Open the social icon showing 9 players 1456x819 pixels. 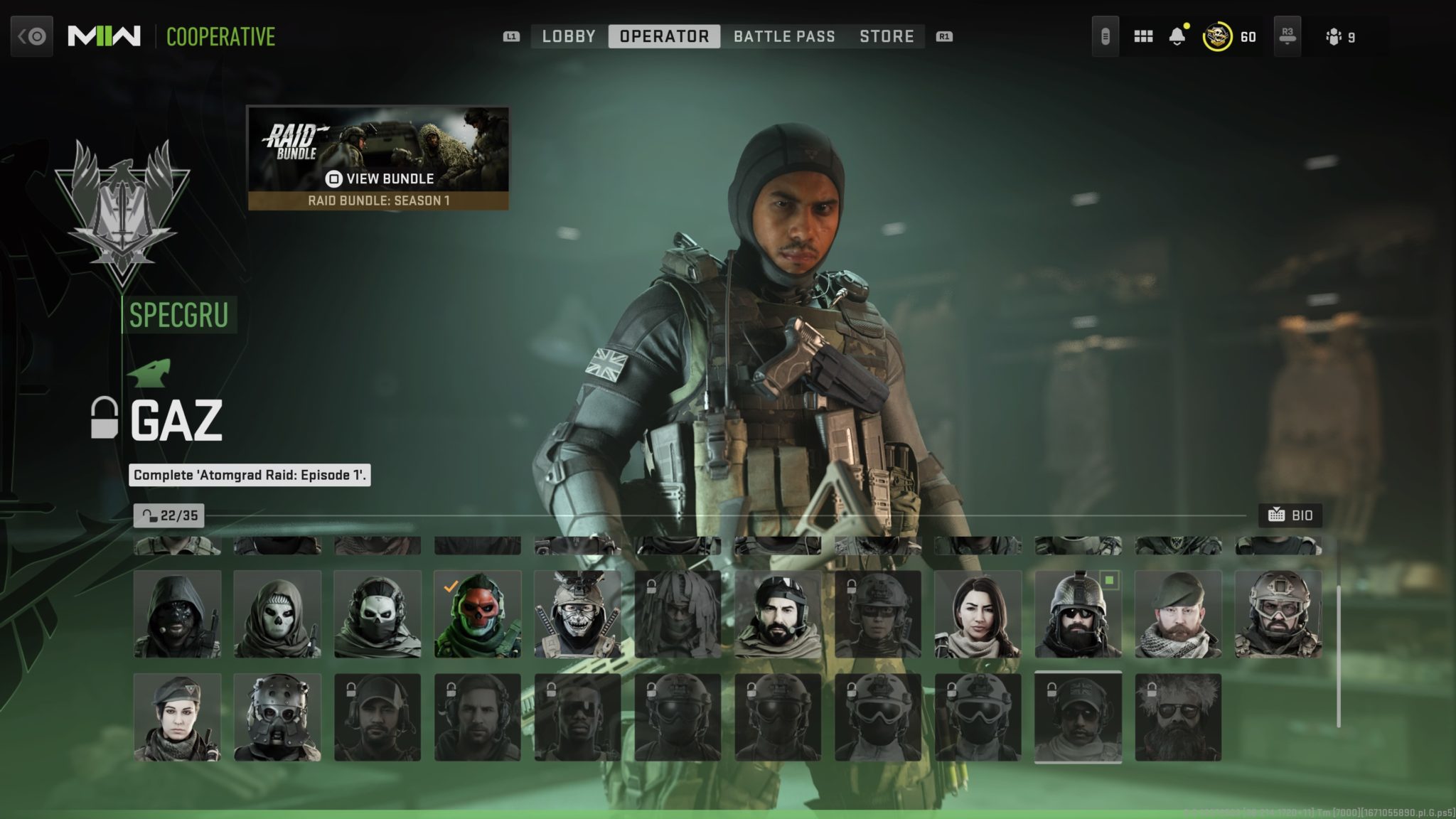[x=1334, y=36]
